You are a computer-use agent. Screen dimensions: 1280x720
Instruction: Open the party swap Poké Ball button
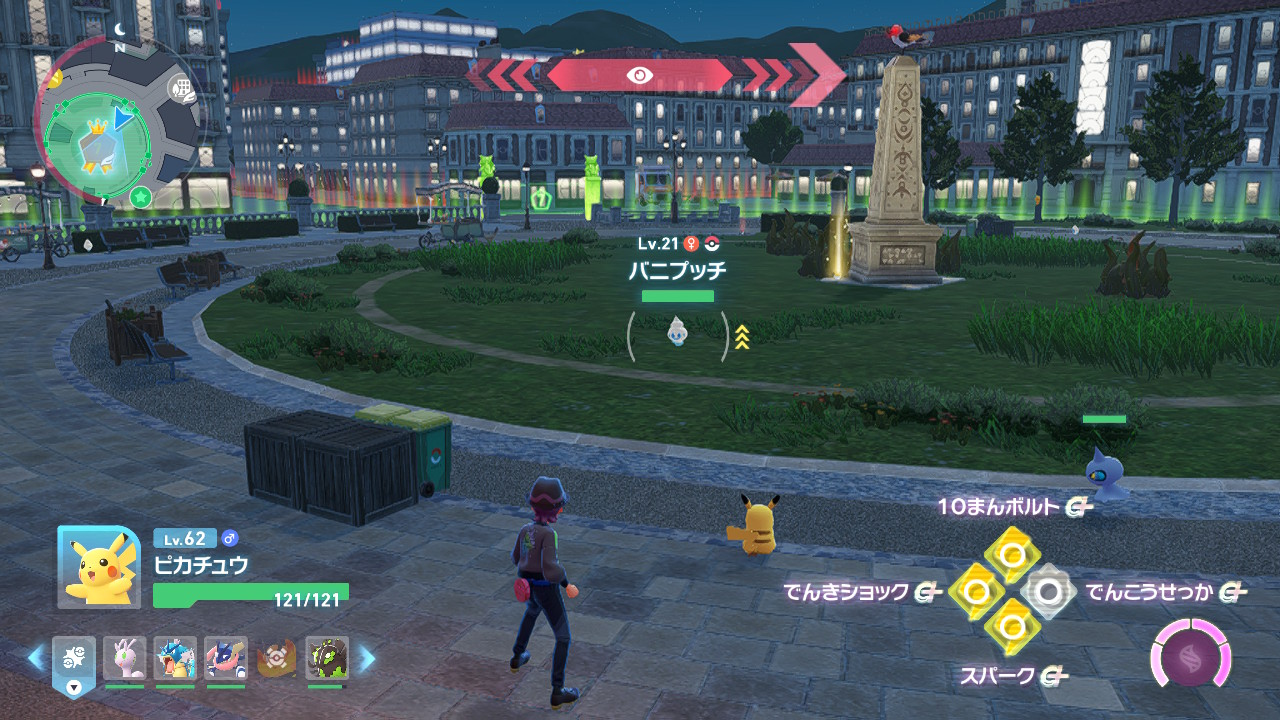[x=74, y=661]
